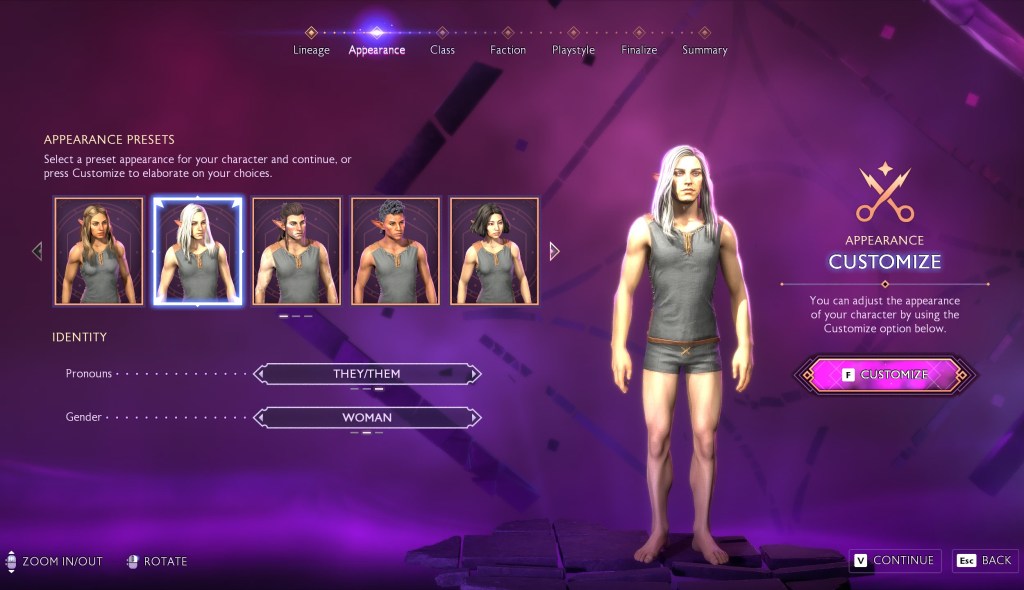1024x590 pixels.
Task: Show previous appearance presets with left arrow
Action: tap(38, 251)
